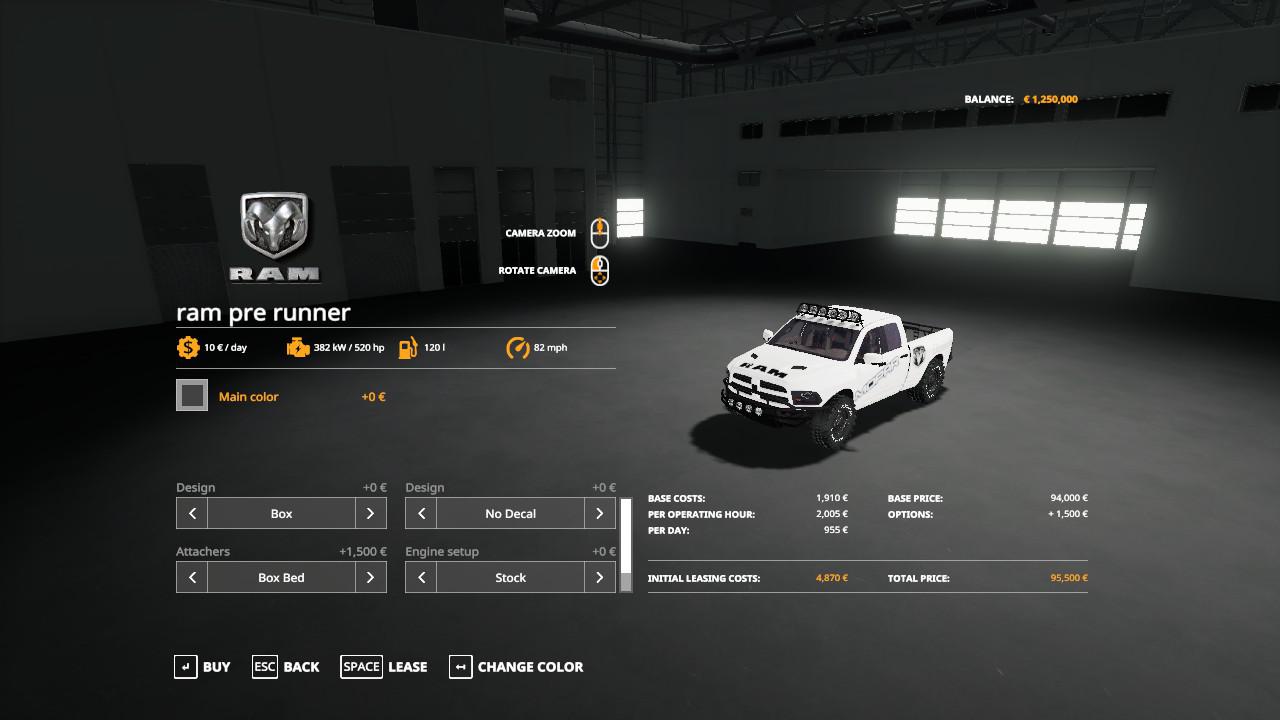Click the options list scrollbar
The width and height of the screenshot is (1280, 720).
(x=627, y=545)
